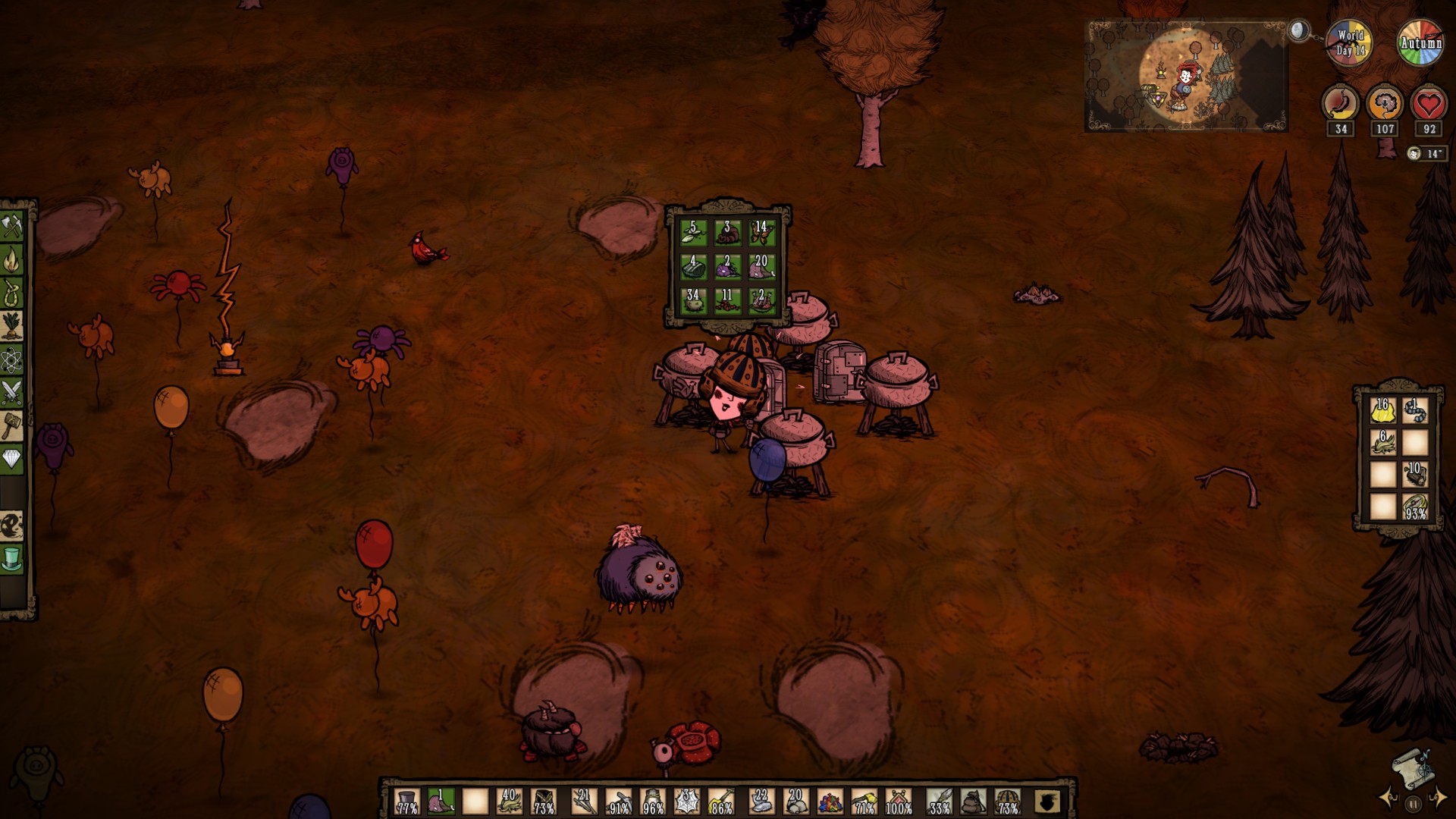The height and width of the screenshot is (819, 1456).
Task: Select the yellow item stack in backpack
Action: pyautogui.click(x=1382, y=411)
